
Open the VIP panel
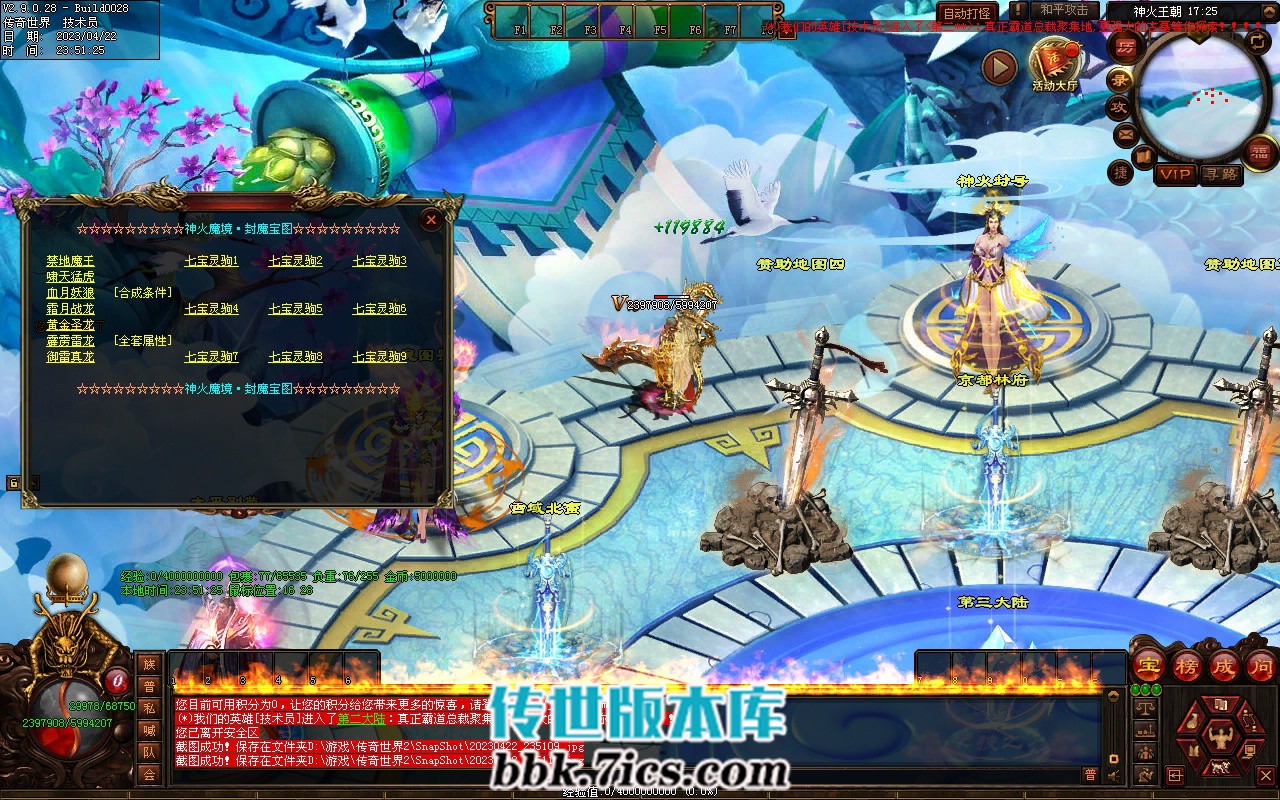point(1175,174)
